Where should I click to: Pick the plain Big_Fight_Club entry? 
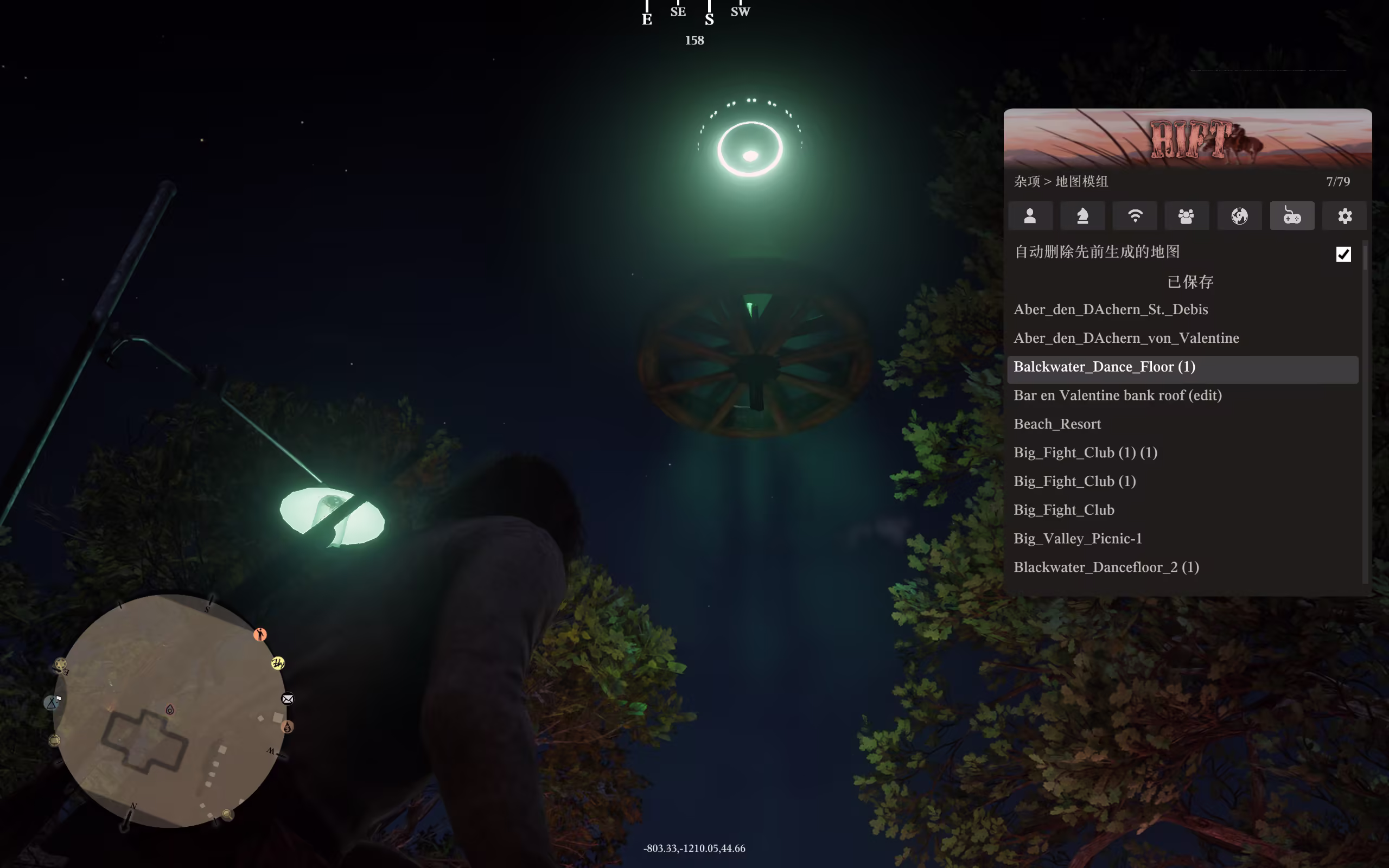[1064, 510]
